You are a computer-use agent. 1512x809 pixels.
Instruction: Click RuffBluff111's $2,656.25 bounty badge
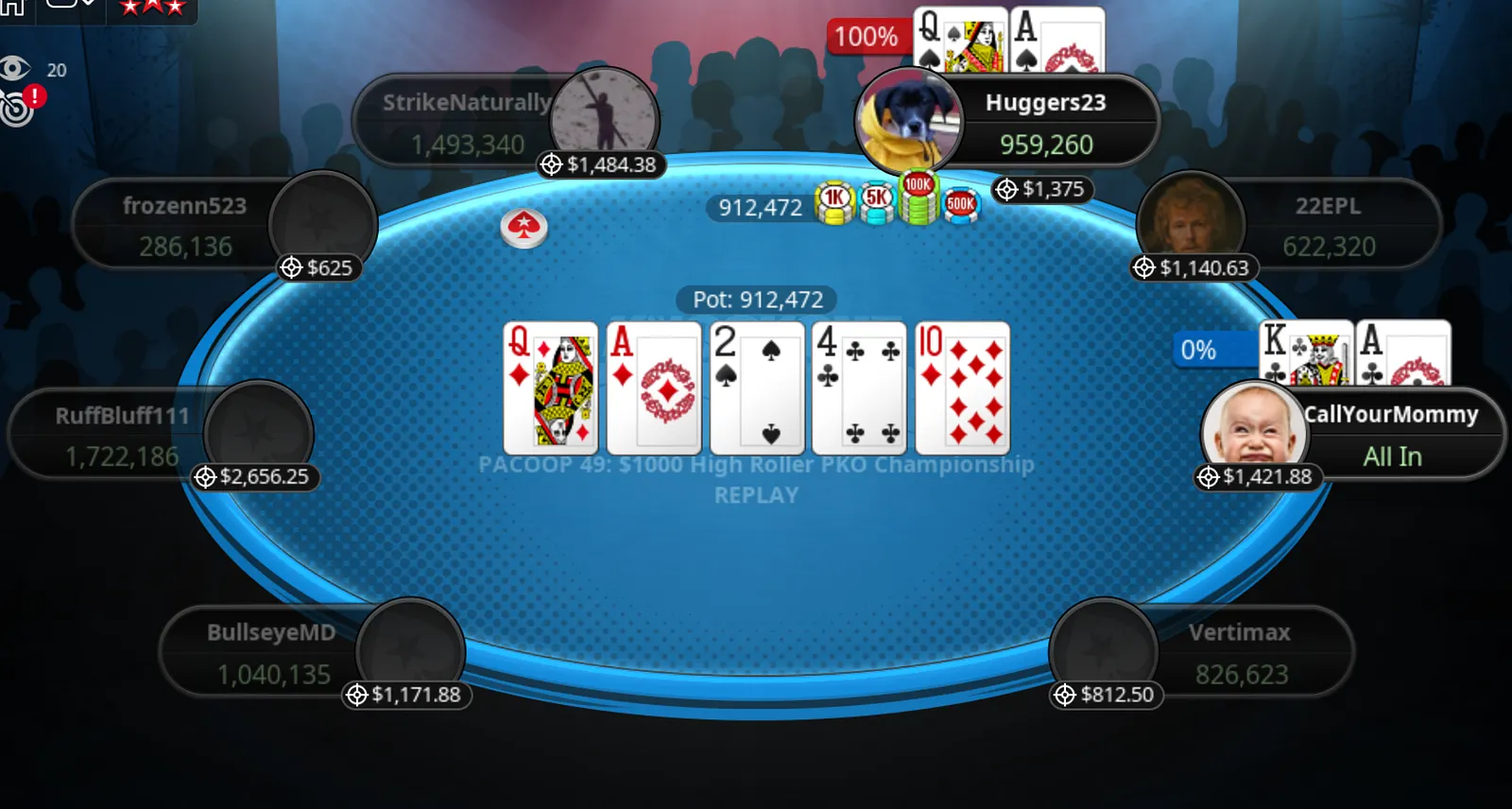pos(254,477)
